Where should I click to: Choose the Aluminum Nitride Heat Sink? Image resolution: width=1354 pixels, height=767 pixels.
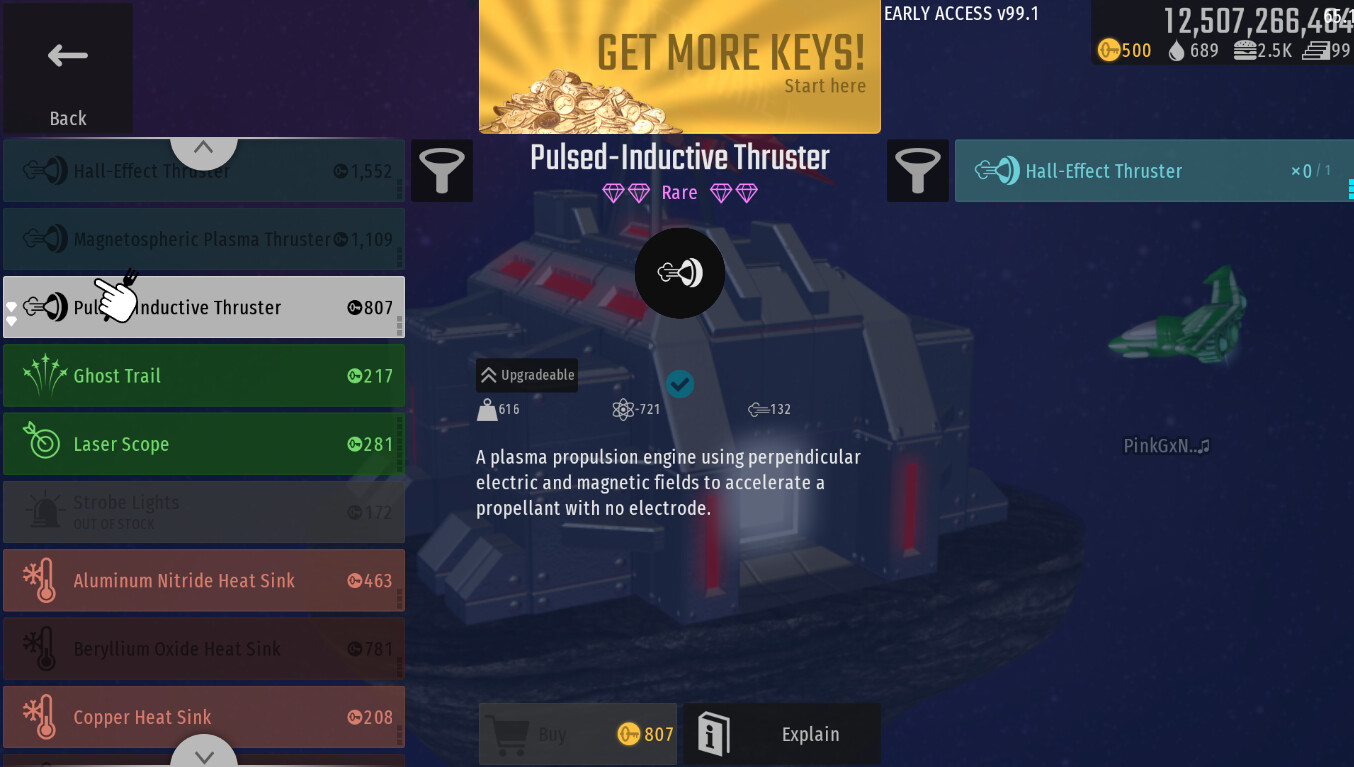[204, 580]
